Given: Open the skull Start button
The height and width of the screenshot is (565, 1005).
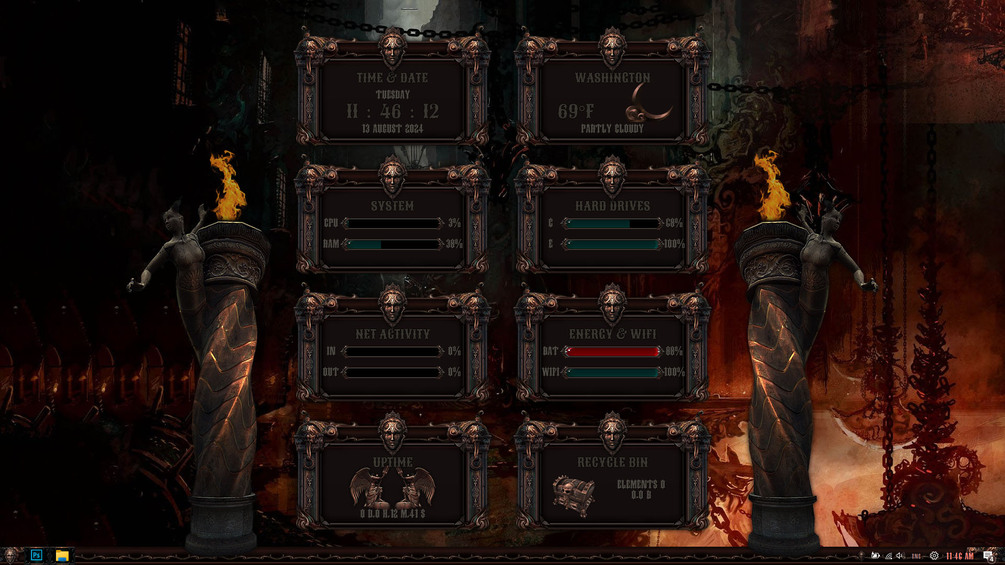Looking at the screenshot, I should 11,555.
